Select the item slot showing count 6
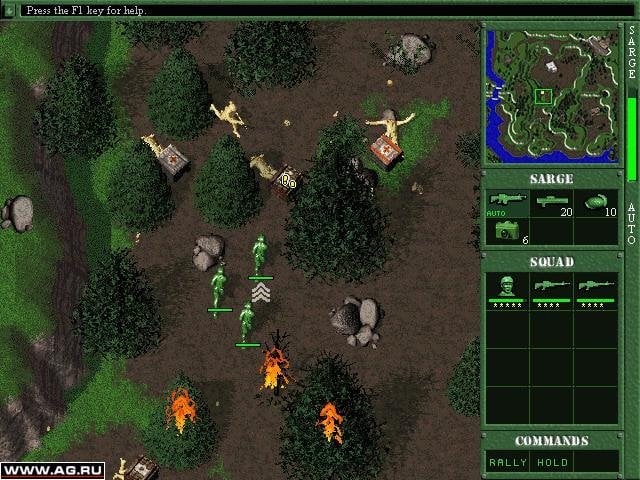 click(508, 232)
